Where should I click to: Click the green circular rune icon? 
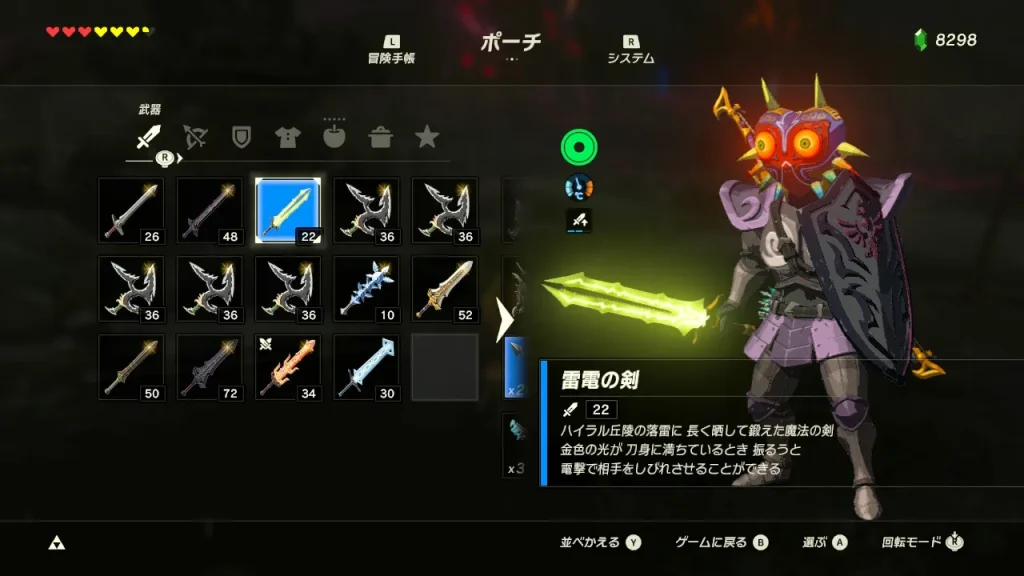[578, 148]
